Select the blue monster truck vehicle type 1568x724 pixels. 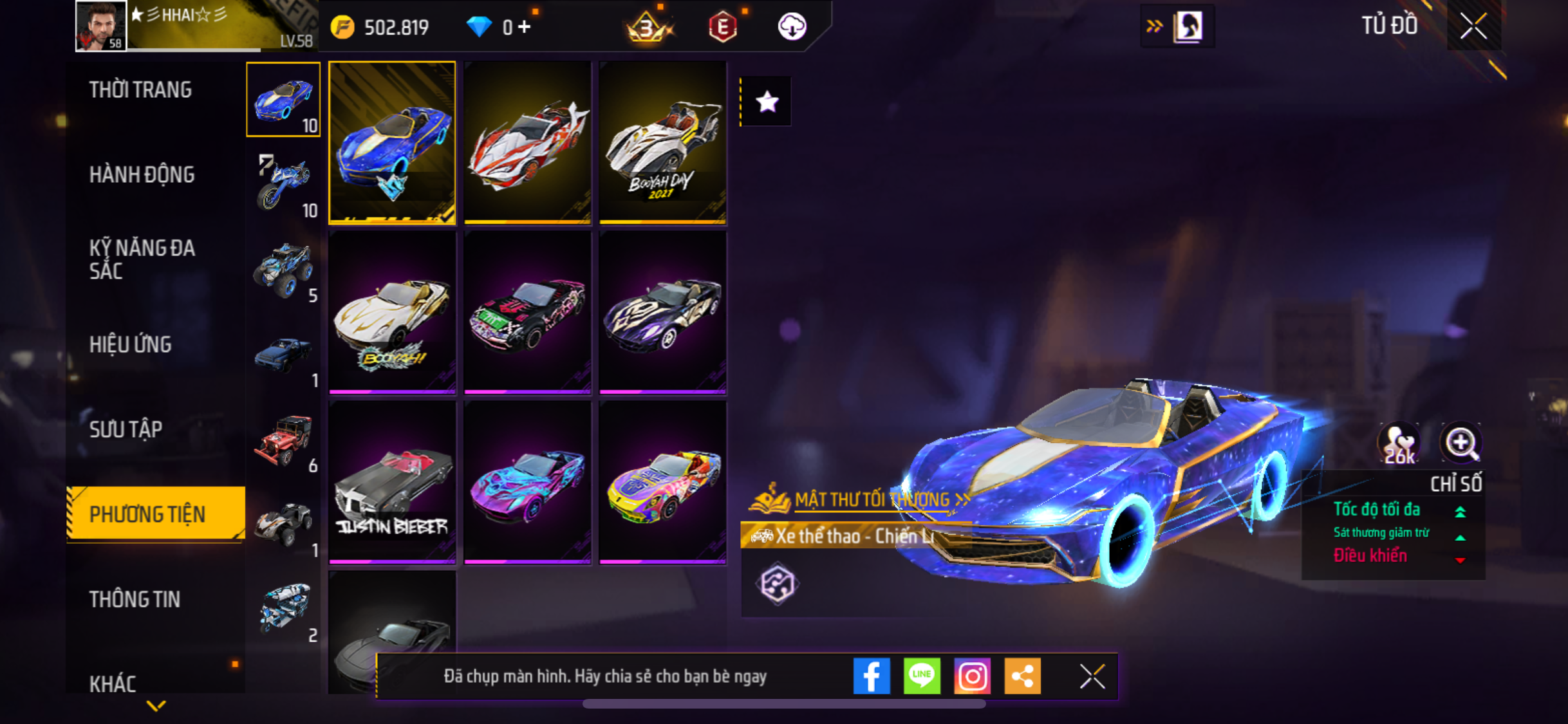point(283,270)
